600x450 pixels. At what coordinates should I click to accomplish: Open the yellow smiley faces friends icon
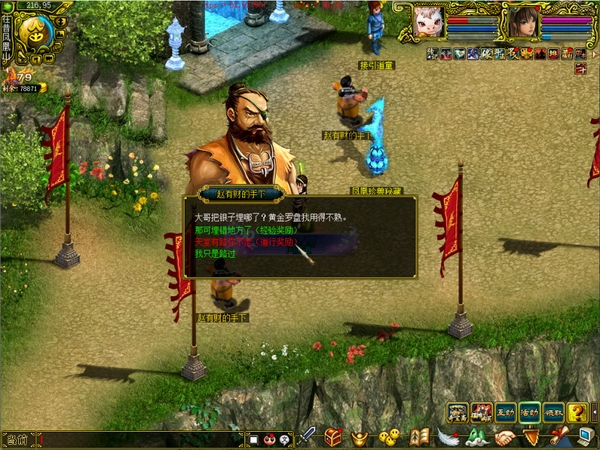[x=391, y=437]
